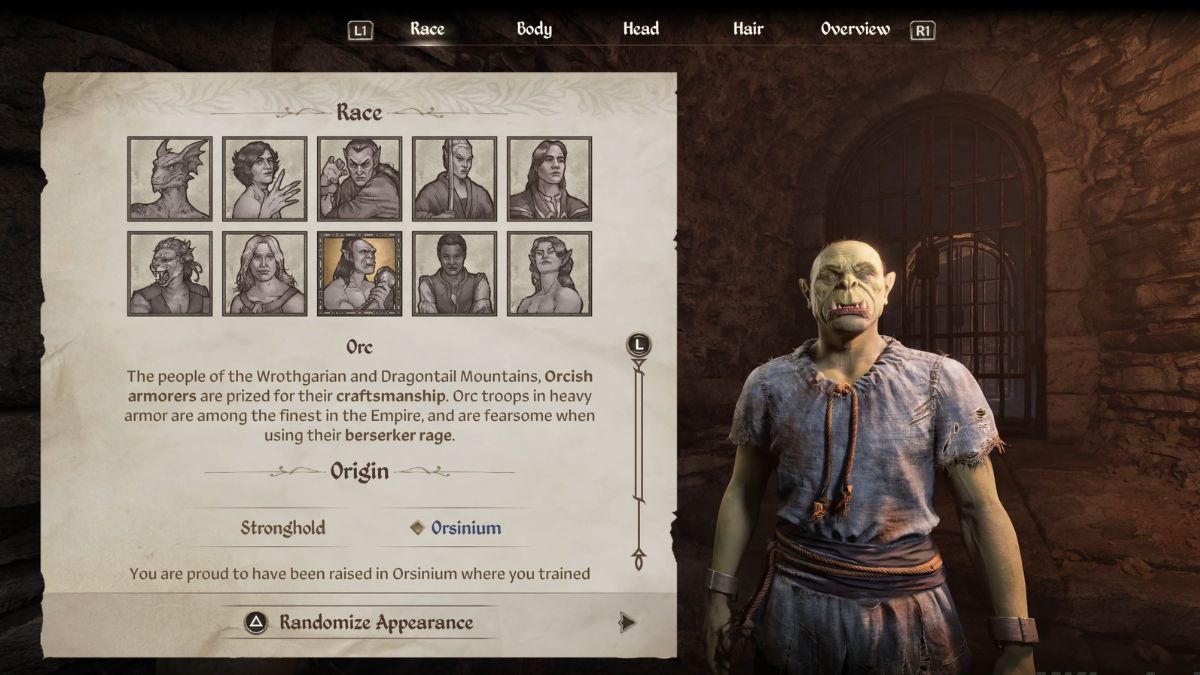The image size is (1200, 675).
Task: Choose the Wood Elf portrait
Action: pyautogui.click(x=550, y=273)
